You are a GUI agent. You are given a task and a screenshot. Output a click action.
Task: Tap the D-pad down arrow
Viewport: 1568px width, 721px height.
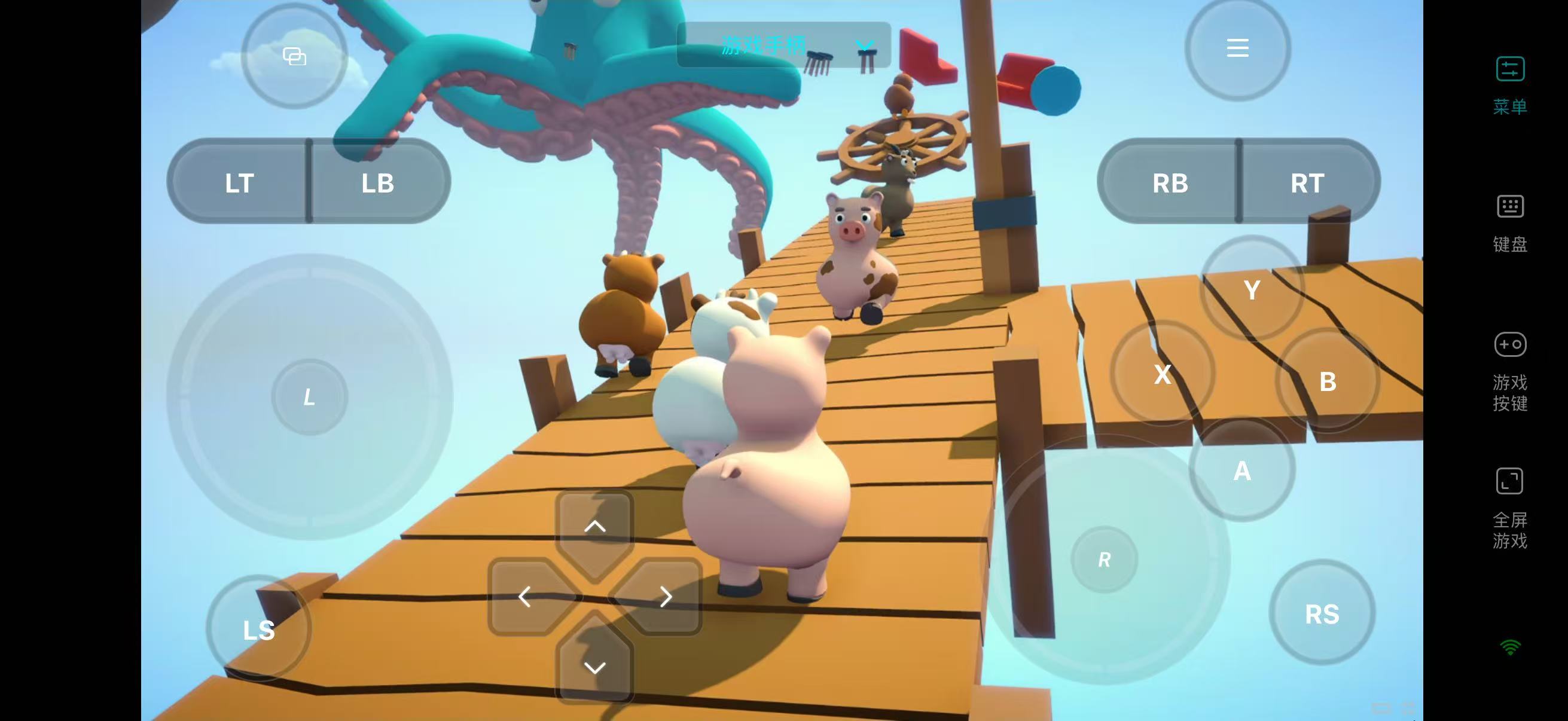coord(594,667)
